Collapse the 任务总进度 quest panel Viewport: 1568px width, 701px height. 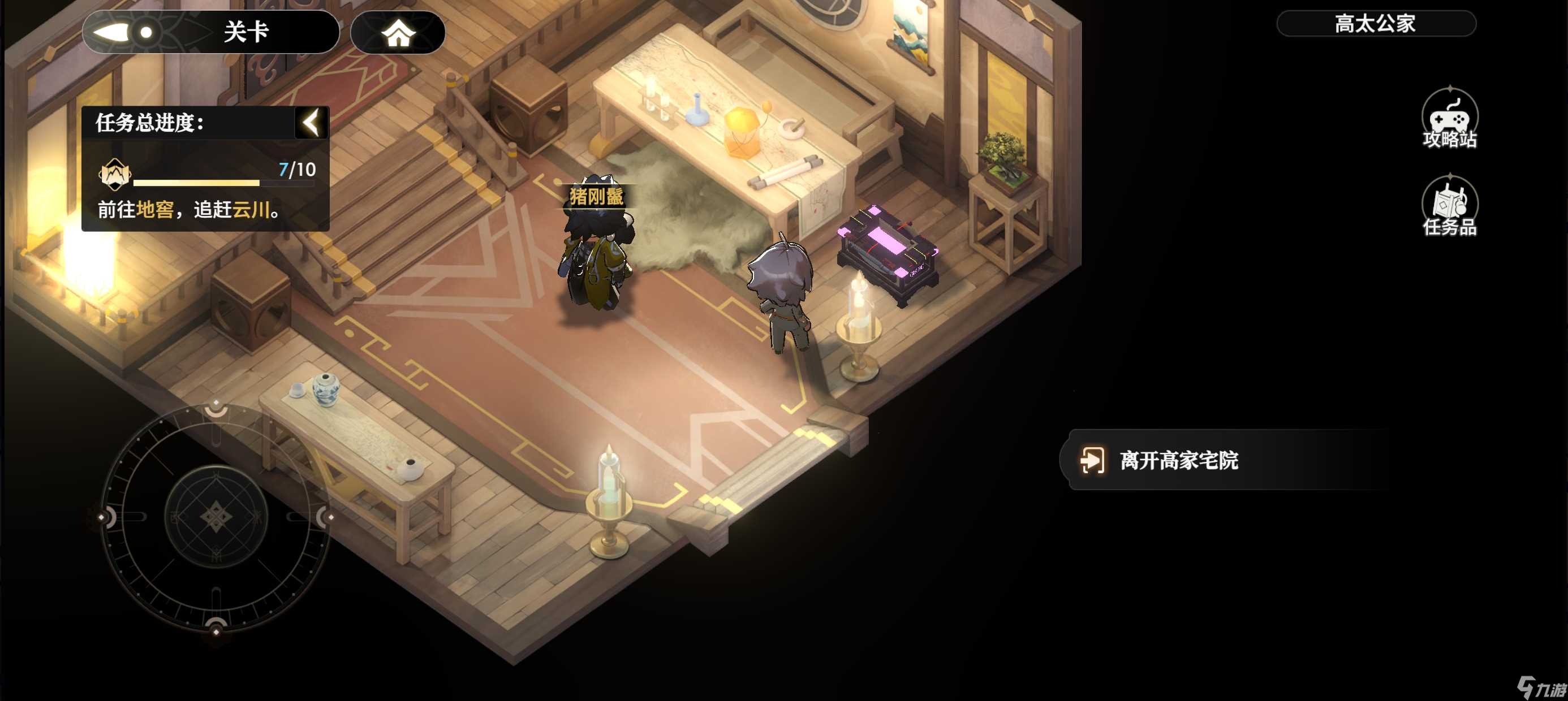pyautogui.click(x=312, y=122)
